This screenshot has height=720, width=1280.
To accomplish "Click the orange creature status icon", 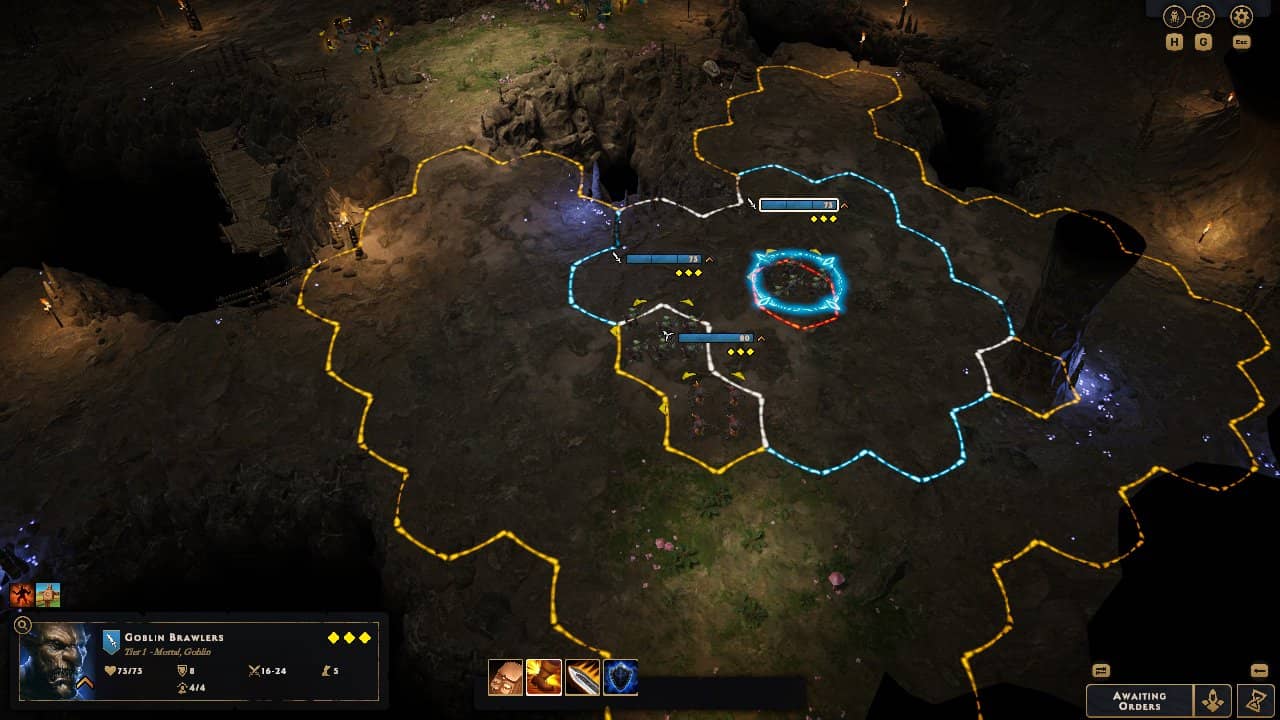I will (21, 596).
